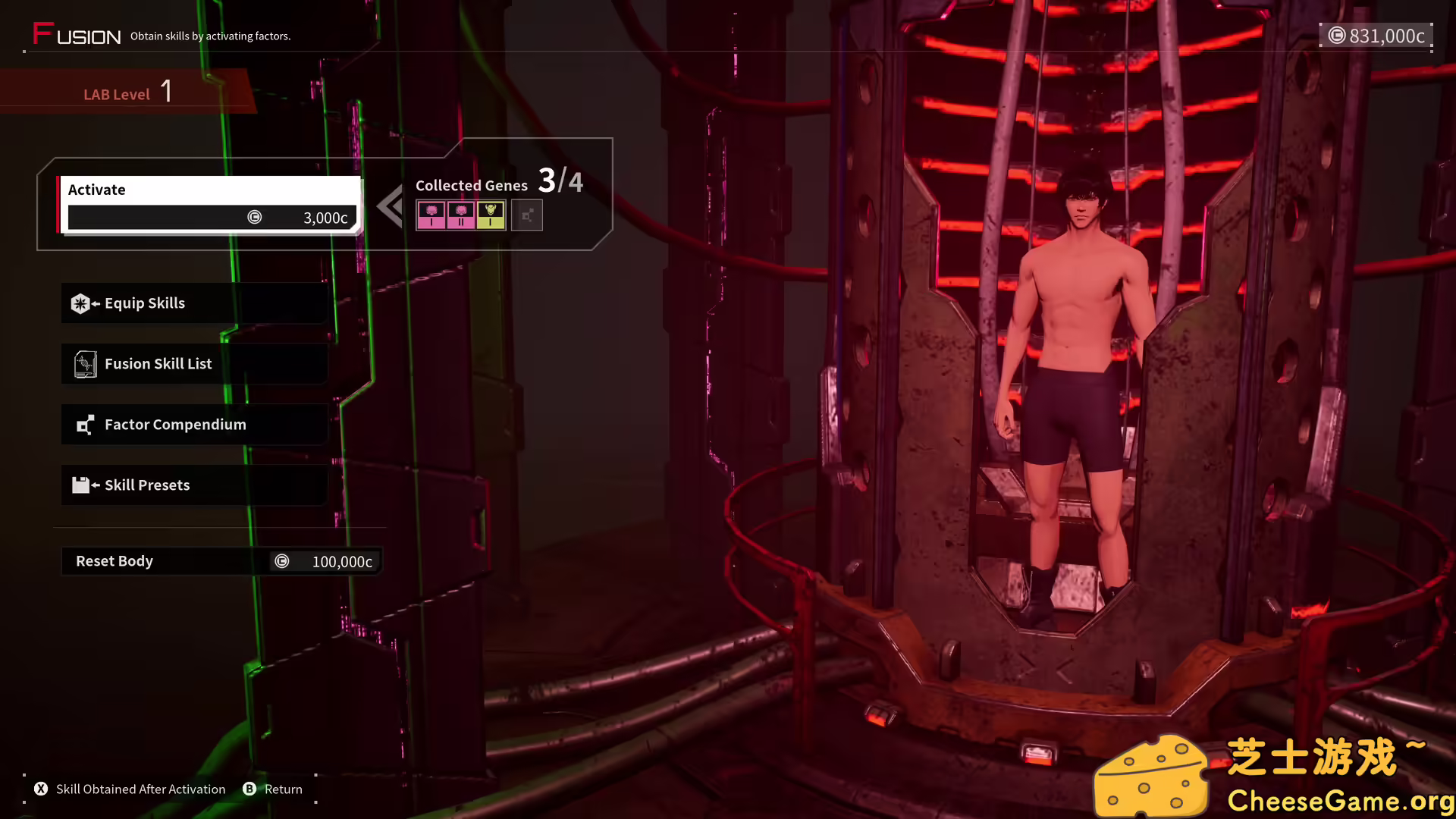Collapse the Collected Genes panel with the chevron

pos(390,205)
